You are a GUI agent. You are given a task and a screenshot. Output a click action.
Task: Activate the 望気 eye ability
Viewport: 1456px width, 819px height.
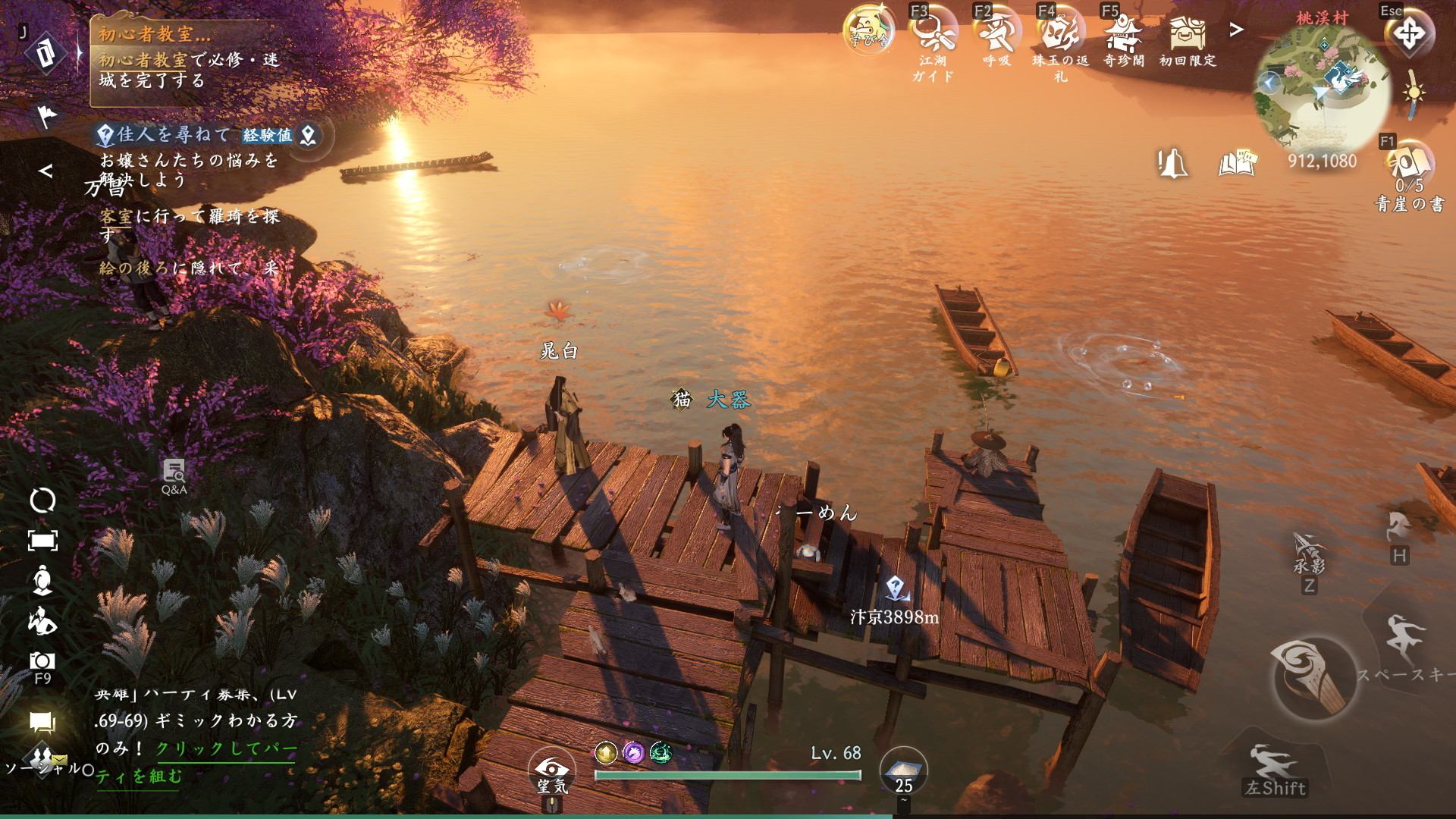pyautogui.click(x=553, y=769)
